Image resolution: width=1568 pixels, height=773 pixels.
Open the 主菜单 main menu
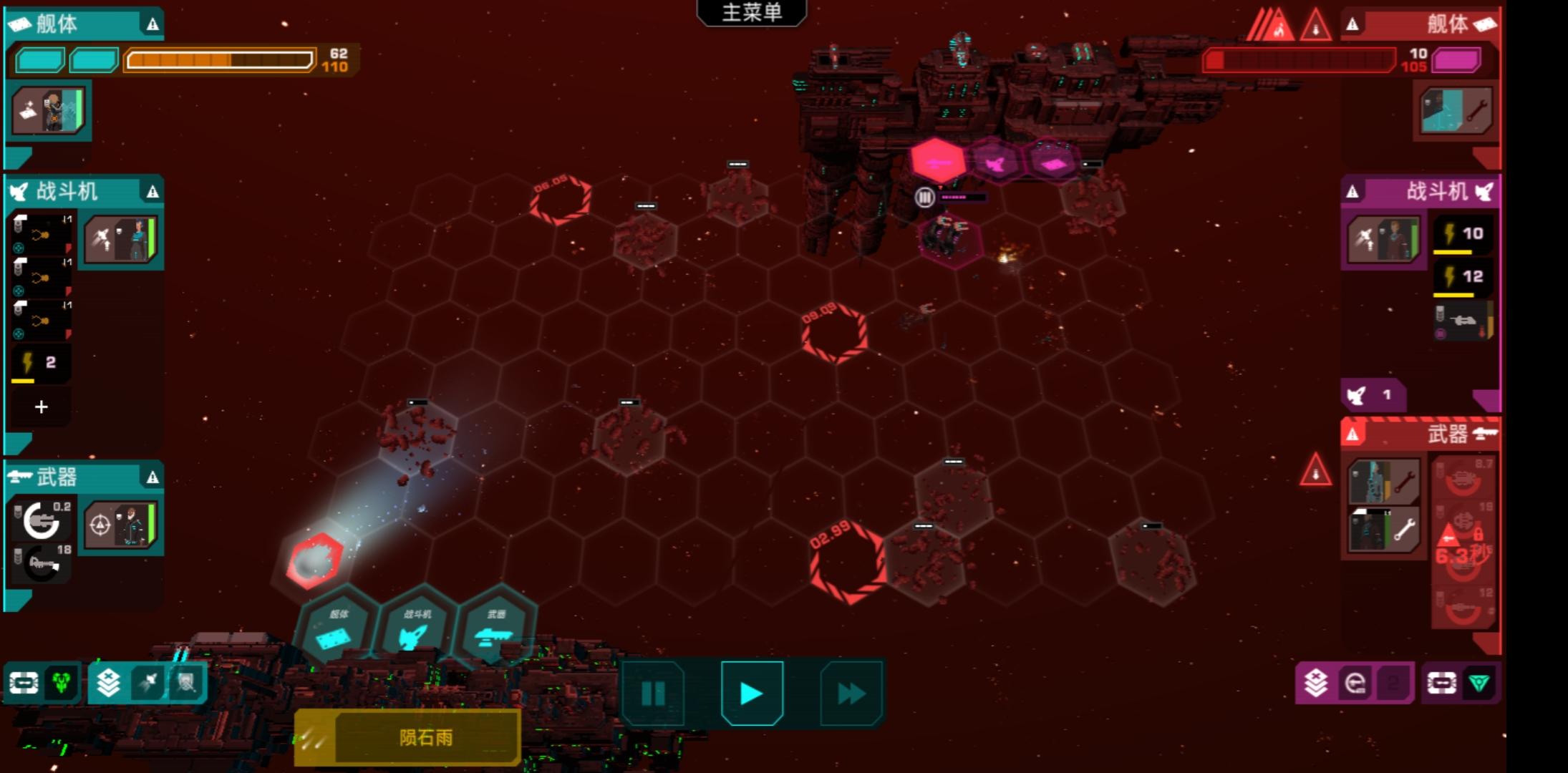point(752,13)
